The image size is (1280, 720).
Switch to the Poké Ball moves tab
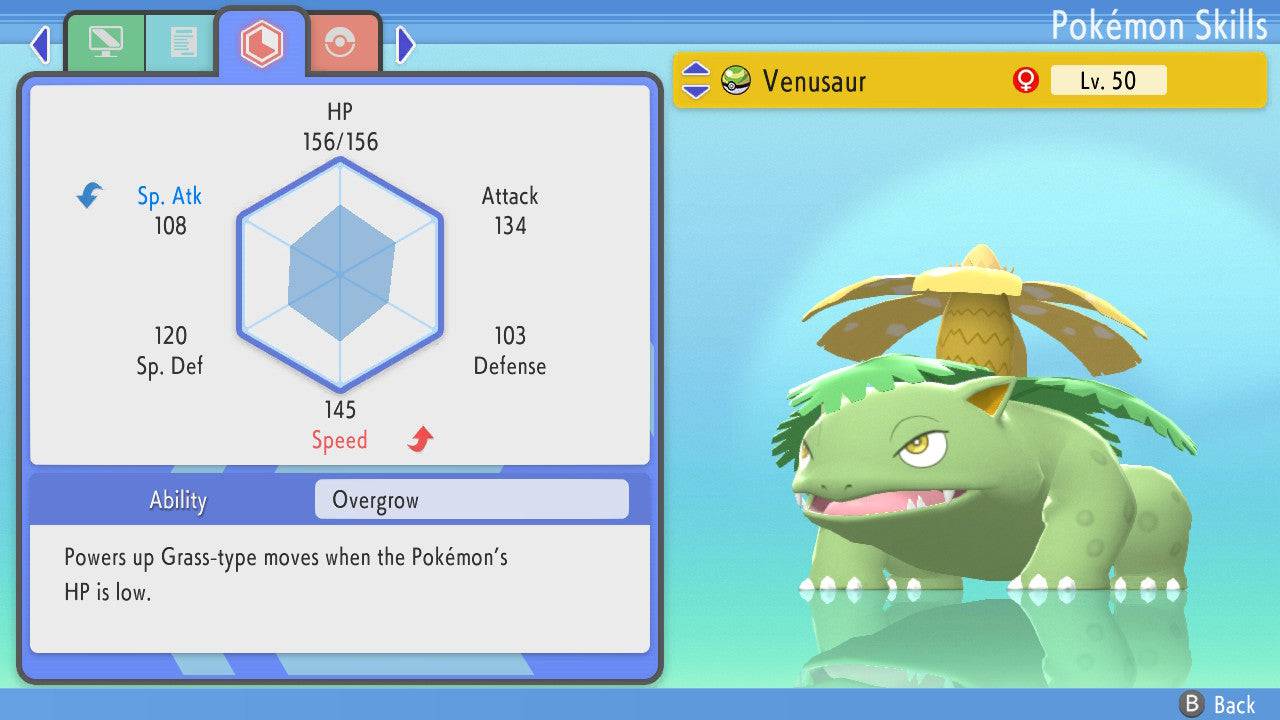click(x=340, y=43)
